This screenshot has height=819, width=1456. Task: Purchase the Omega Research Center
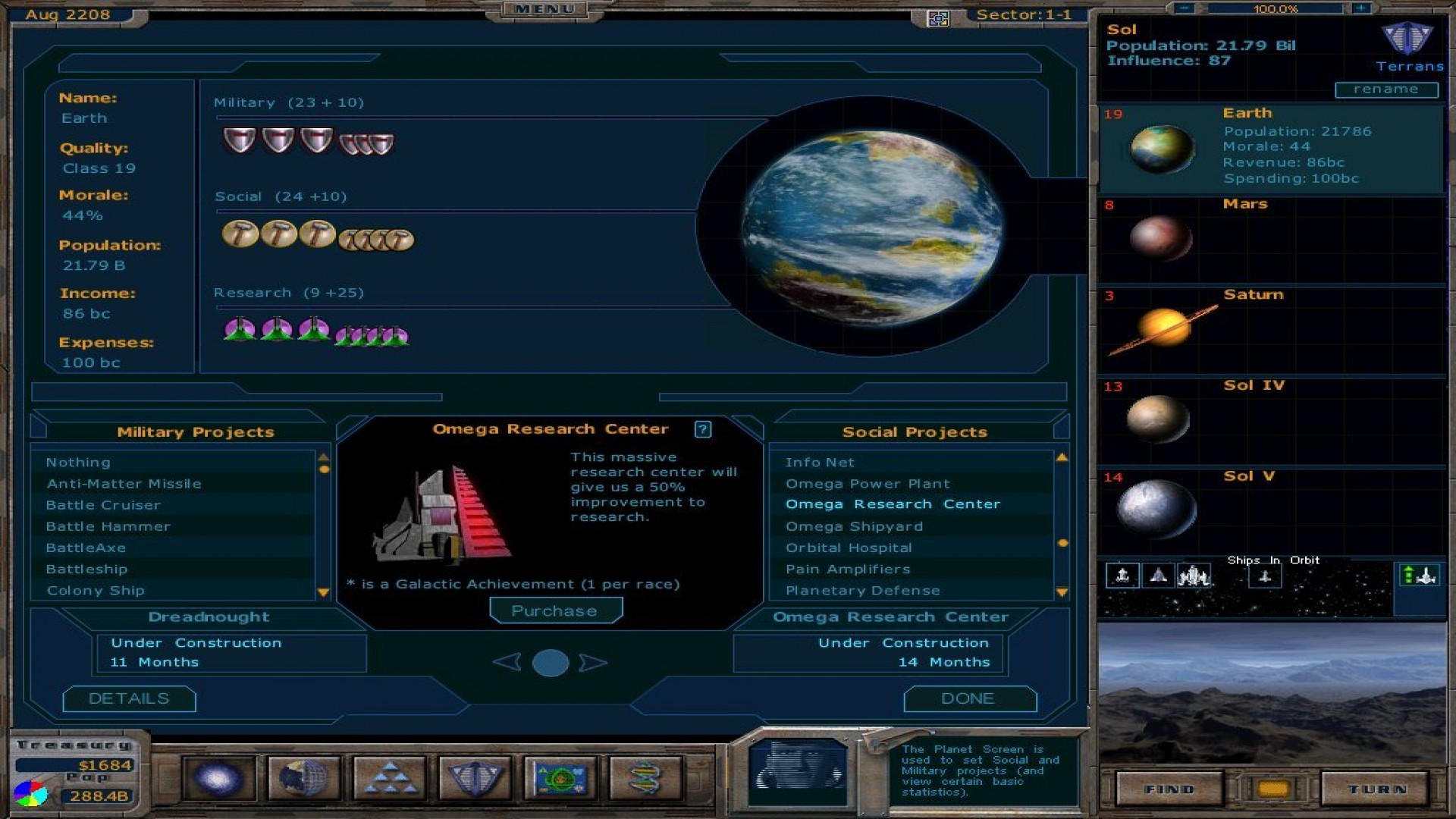tap(556, 610)
